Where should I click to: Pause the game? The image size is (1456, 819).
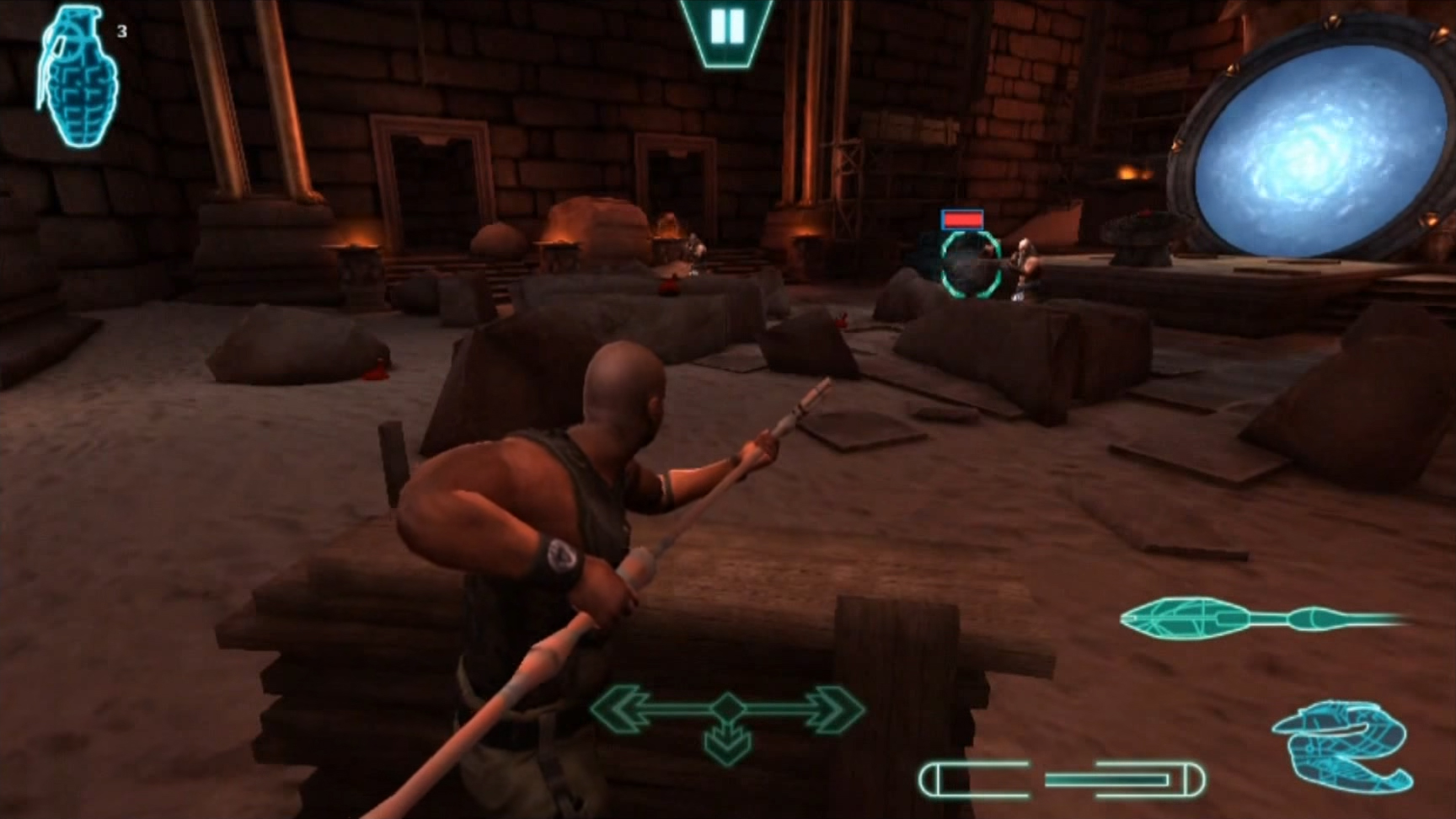[726, 29]
